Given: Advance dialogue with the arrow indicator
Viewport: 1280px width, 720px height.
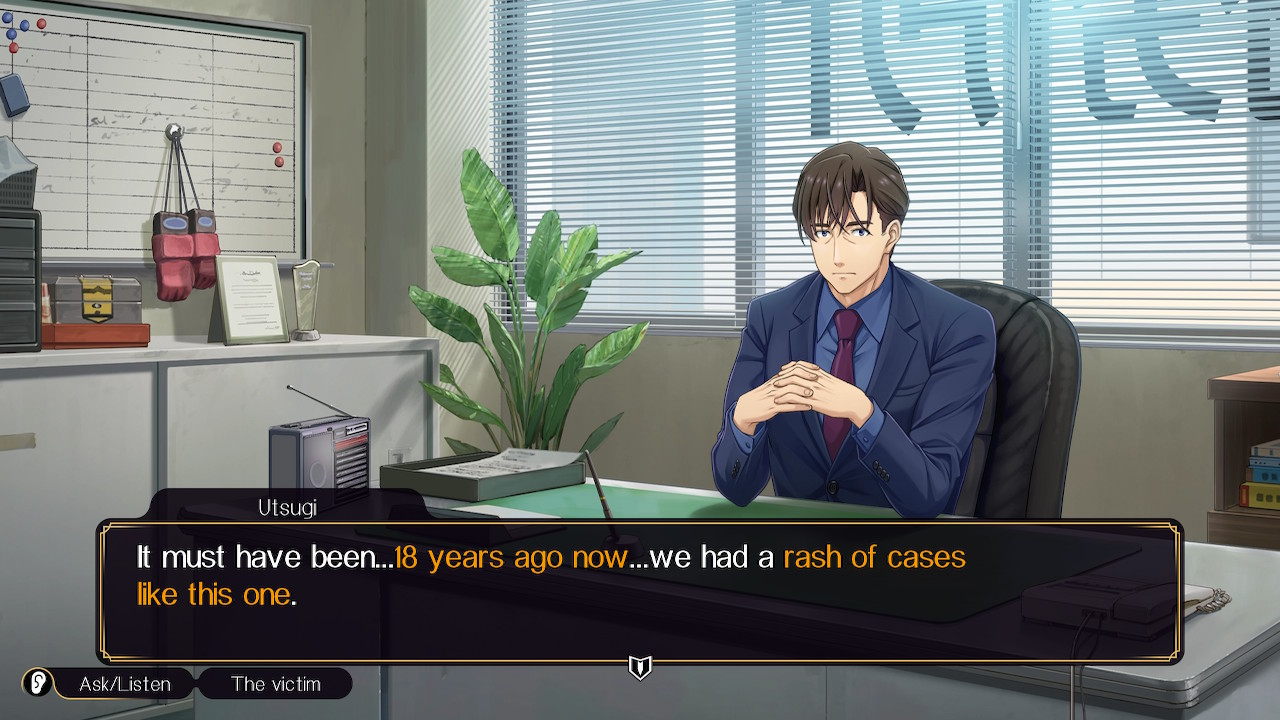Looking at the screenshot, I should [640, 667].
